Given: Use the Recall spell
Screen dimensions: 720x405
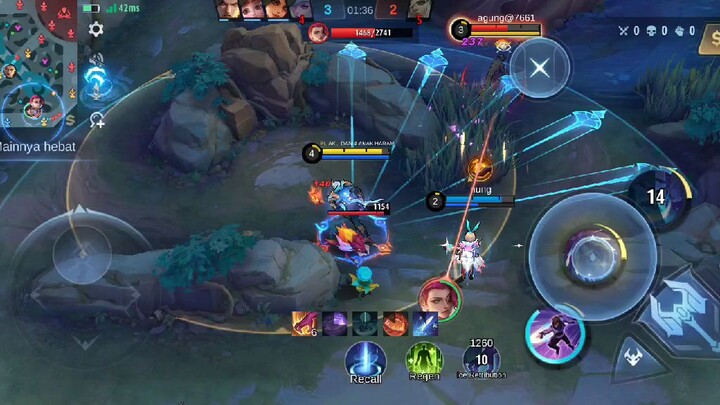Looking at the screenshot, I should (366, 360).
